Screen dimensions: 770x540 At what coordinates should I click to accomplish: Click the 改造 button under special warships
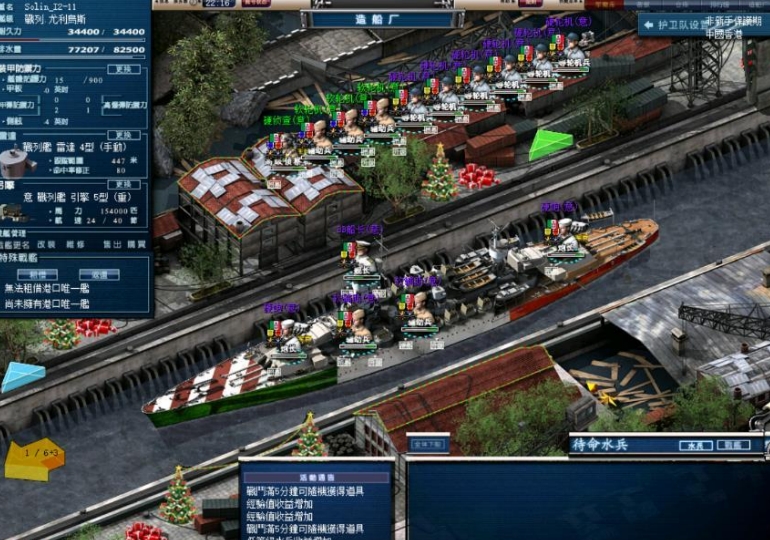click(100, 274)
